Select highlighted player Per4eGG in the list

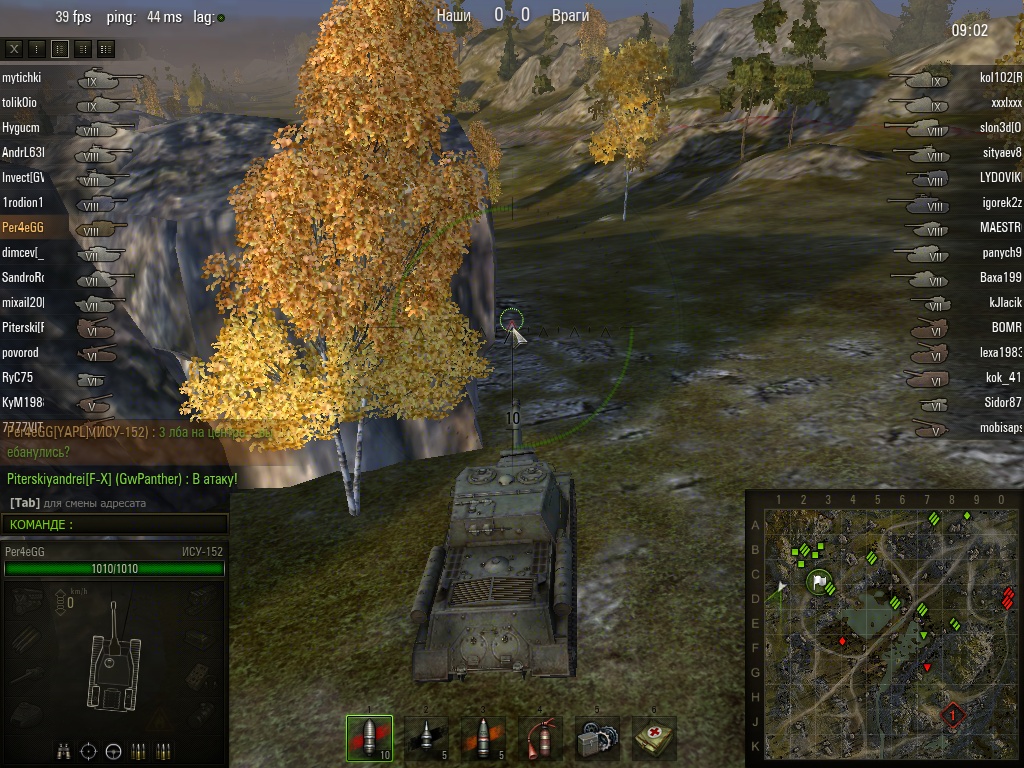[x=24, y=227]
